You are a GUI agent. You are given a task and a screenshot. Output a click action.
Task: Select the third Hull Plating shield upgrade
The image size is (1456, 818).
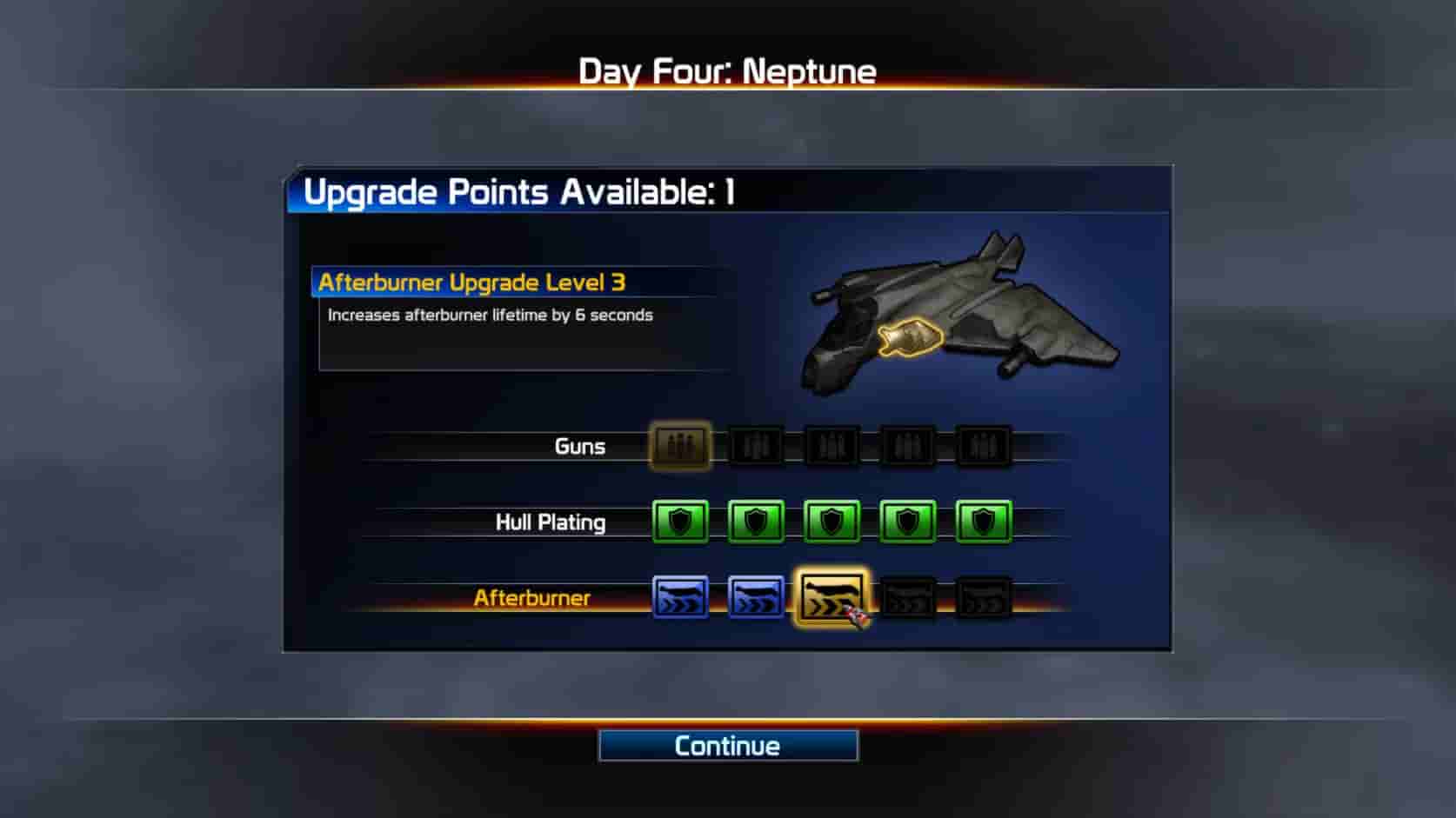[x=831, y=522]
